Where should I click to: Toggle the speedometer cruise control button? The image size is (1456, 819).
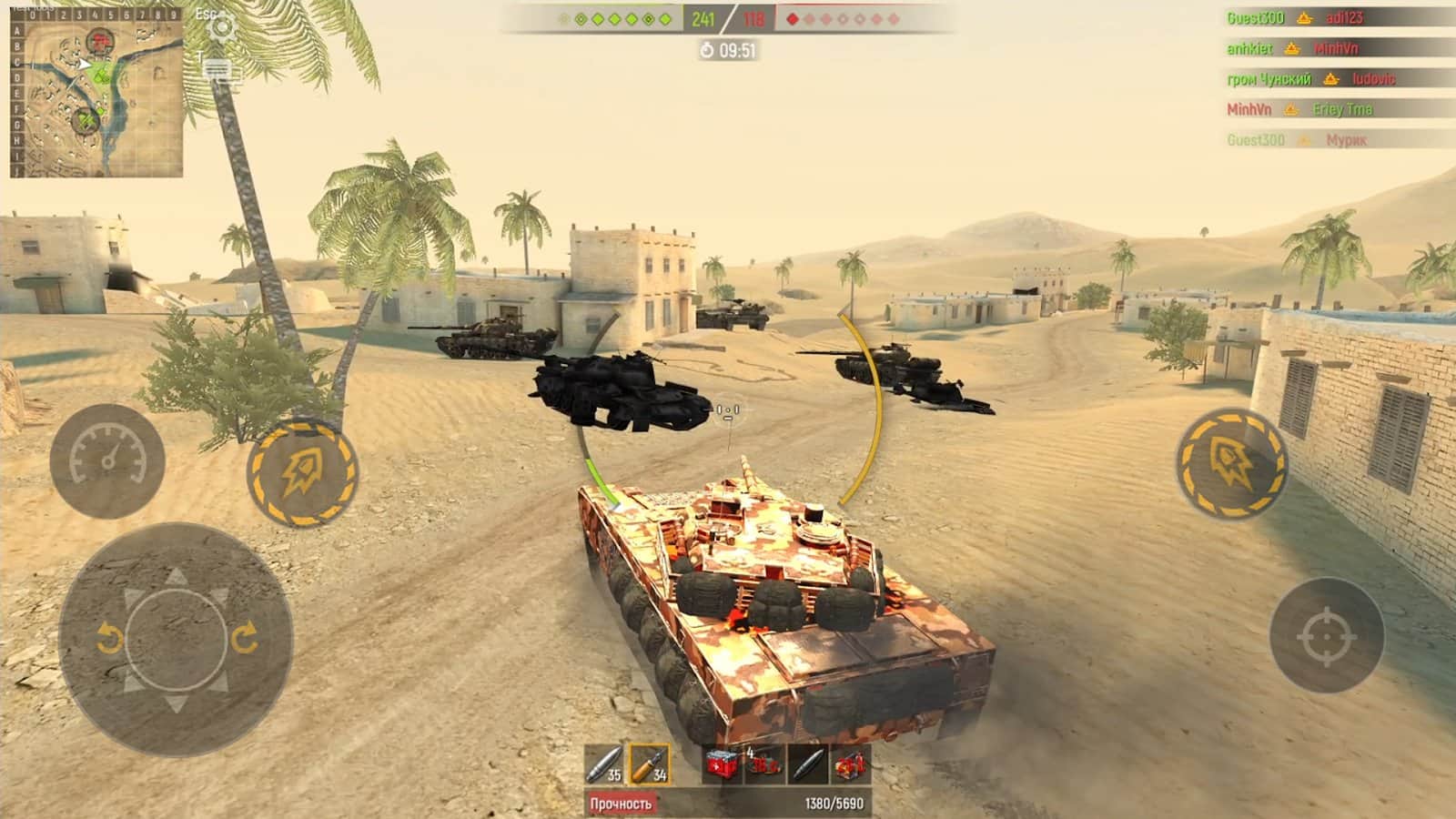point(107,460)
